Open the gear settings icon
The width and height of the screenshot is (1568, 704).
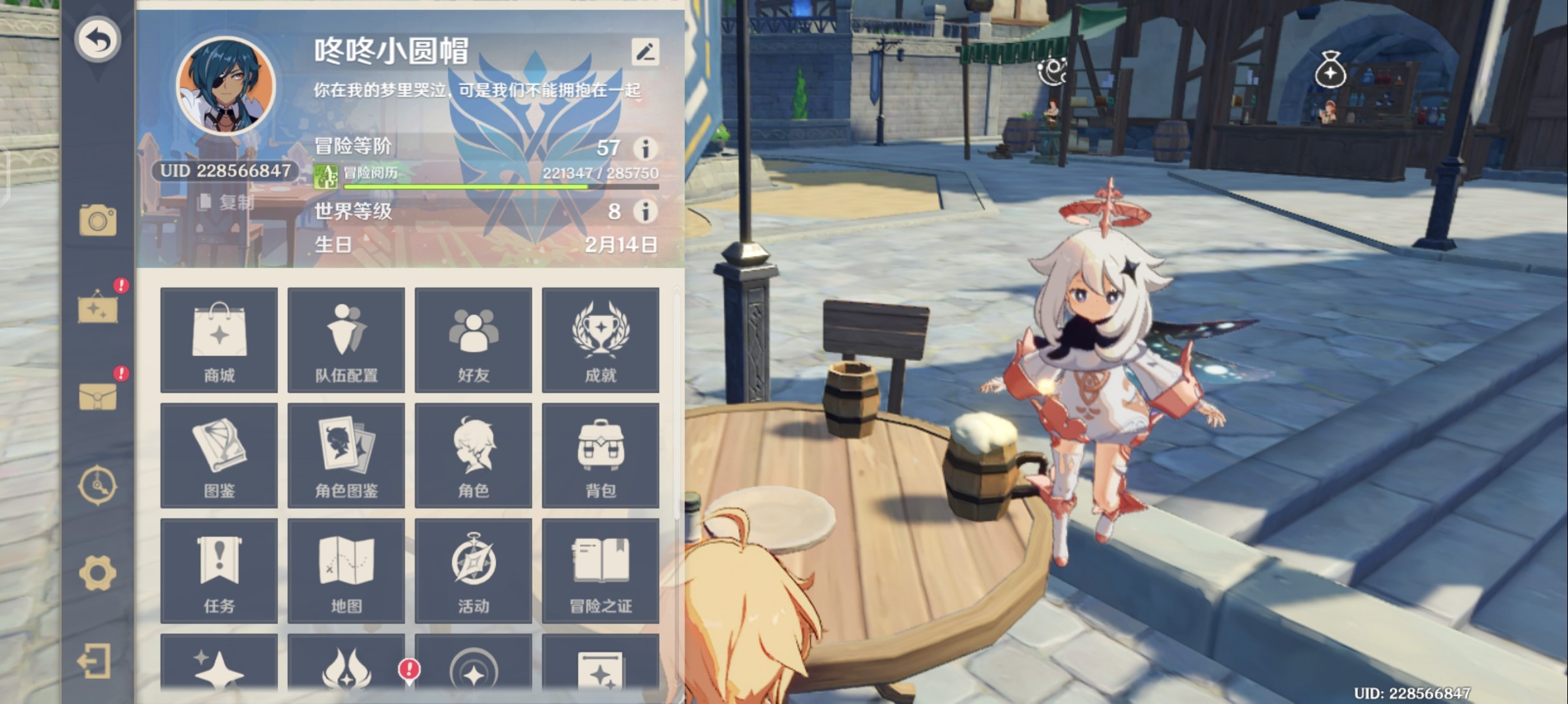pos(98,574)
